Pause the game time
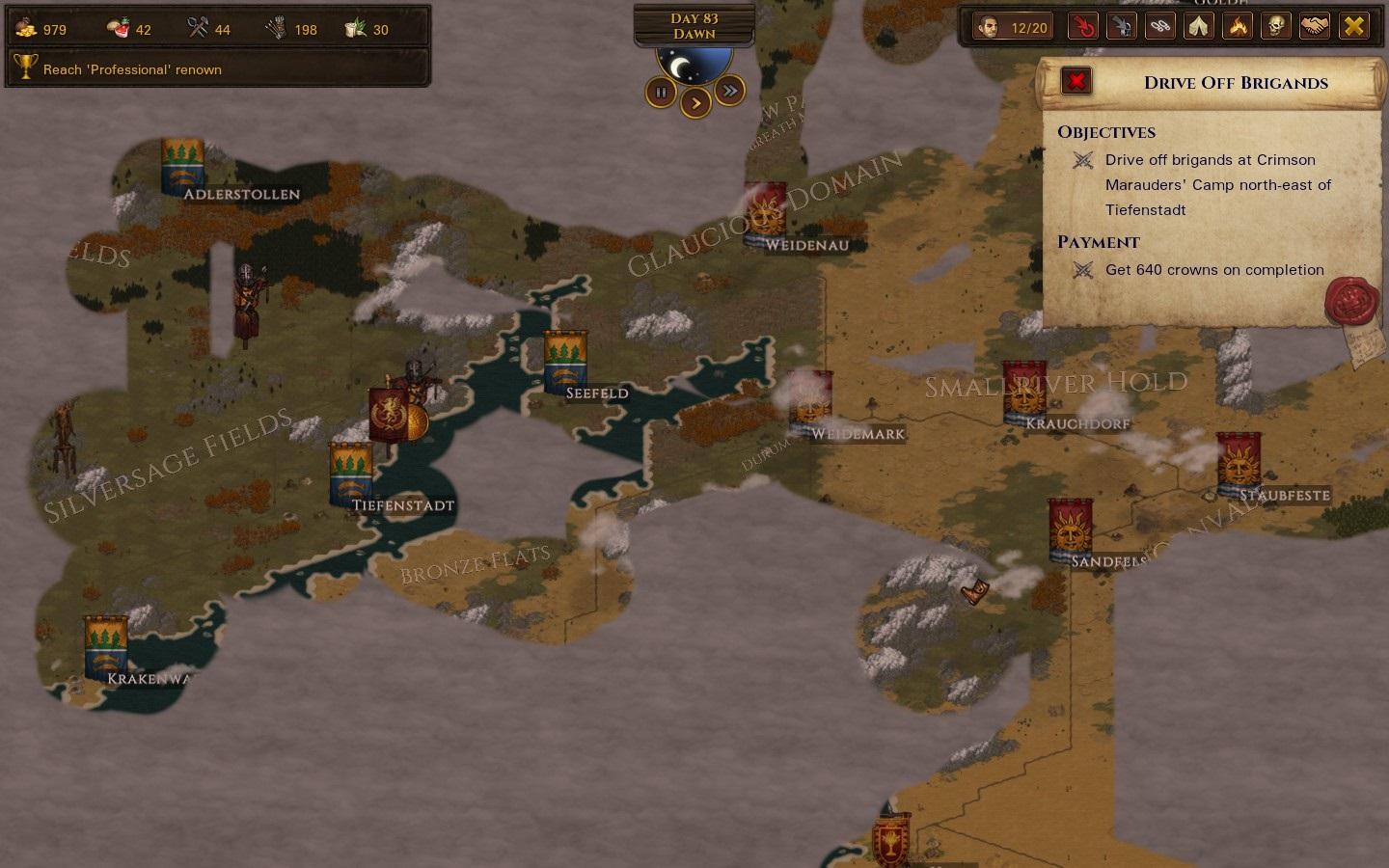 (661, 93)
